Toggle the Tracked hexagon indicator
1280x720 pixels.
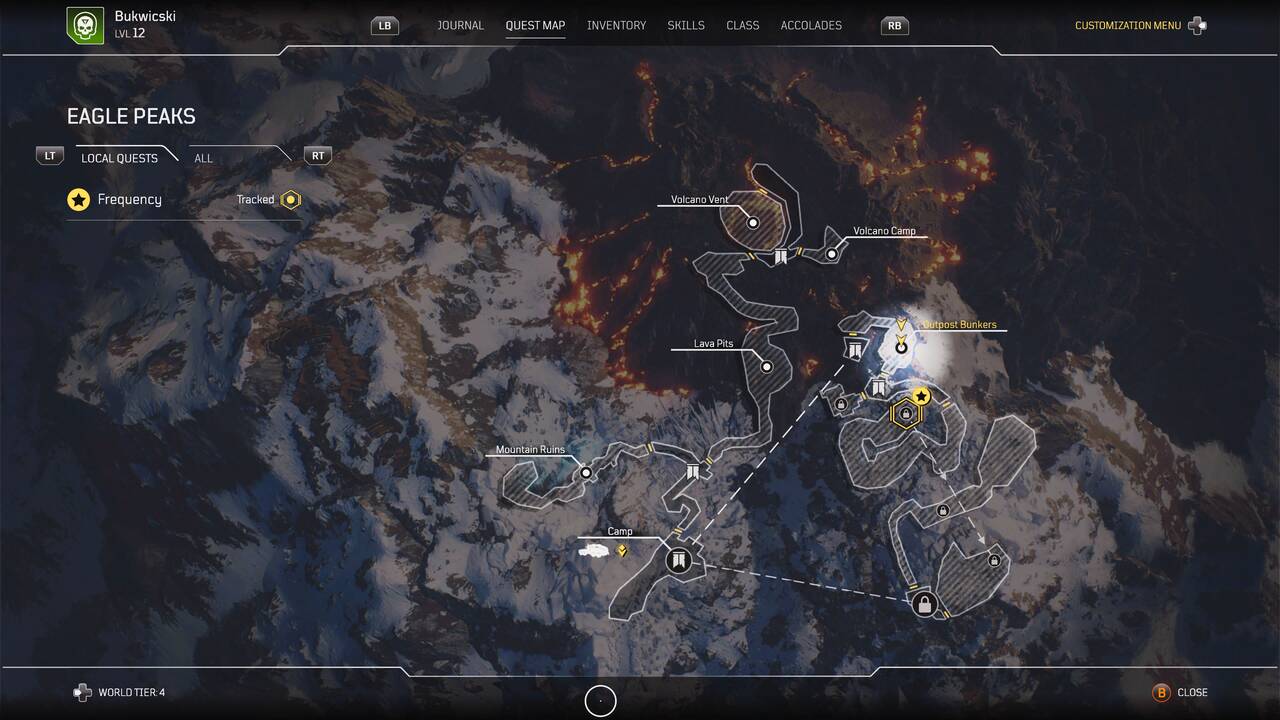(x=290, y=199)
